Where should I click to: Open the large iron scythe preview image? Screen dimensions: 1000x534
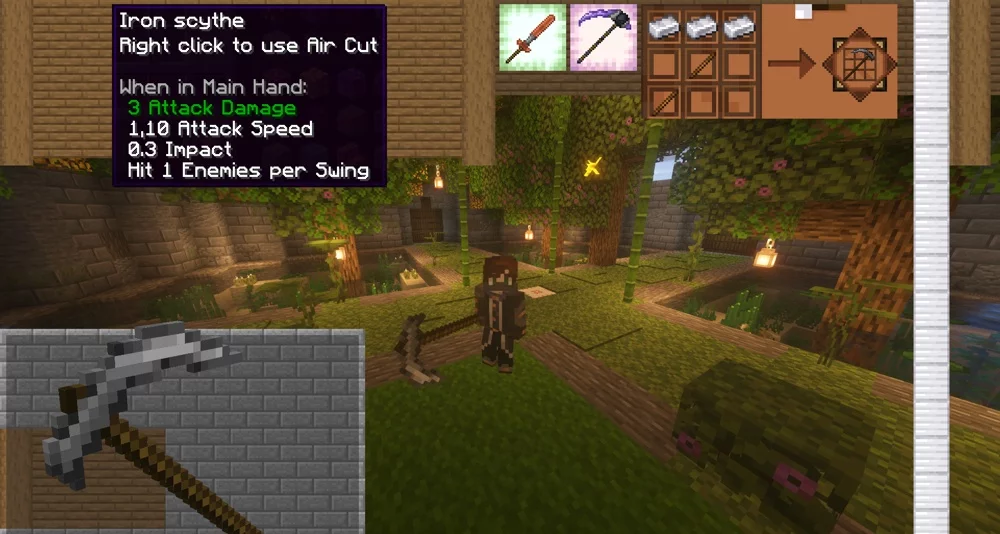(x=182, y=430)
